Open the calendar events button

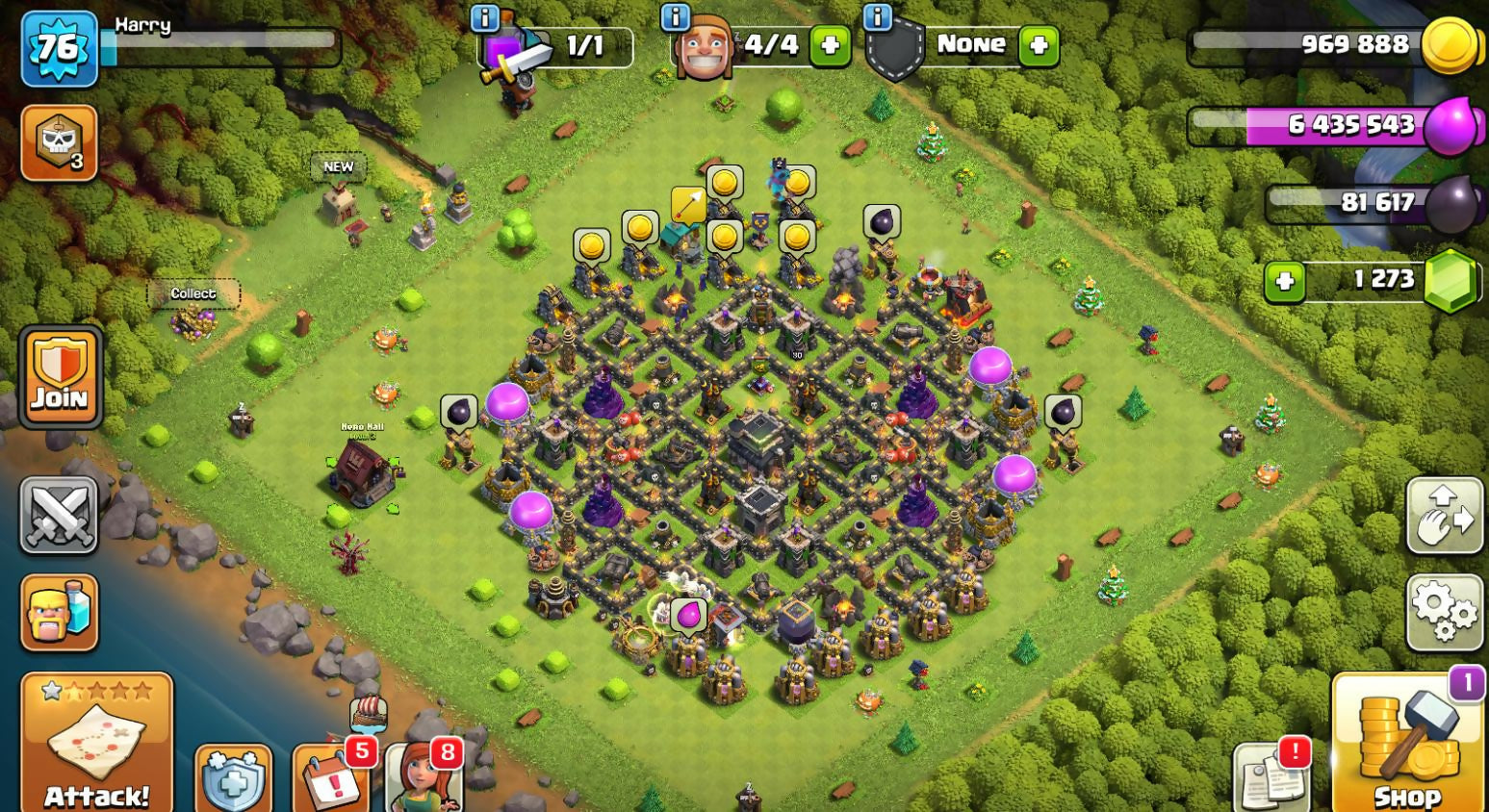click(330, 777)
